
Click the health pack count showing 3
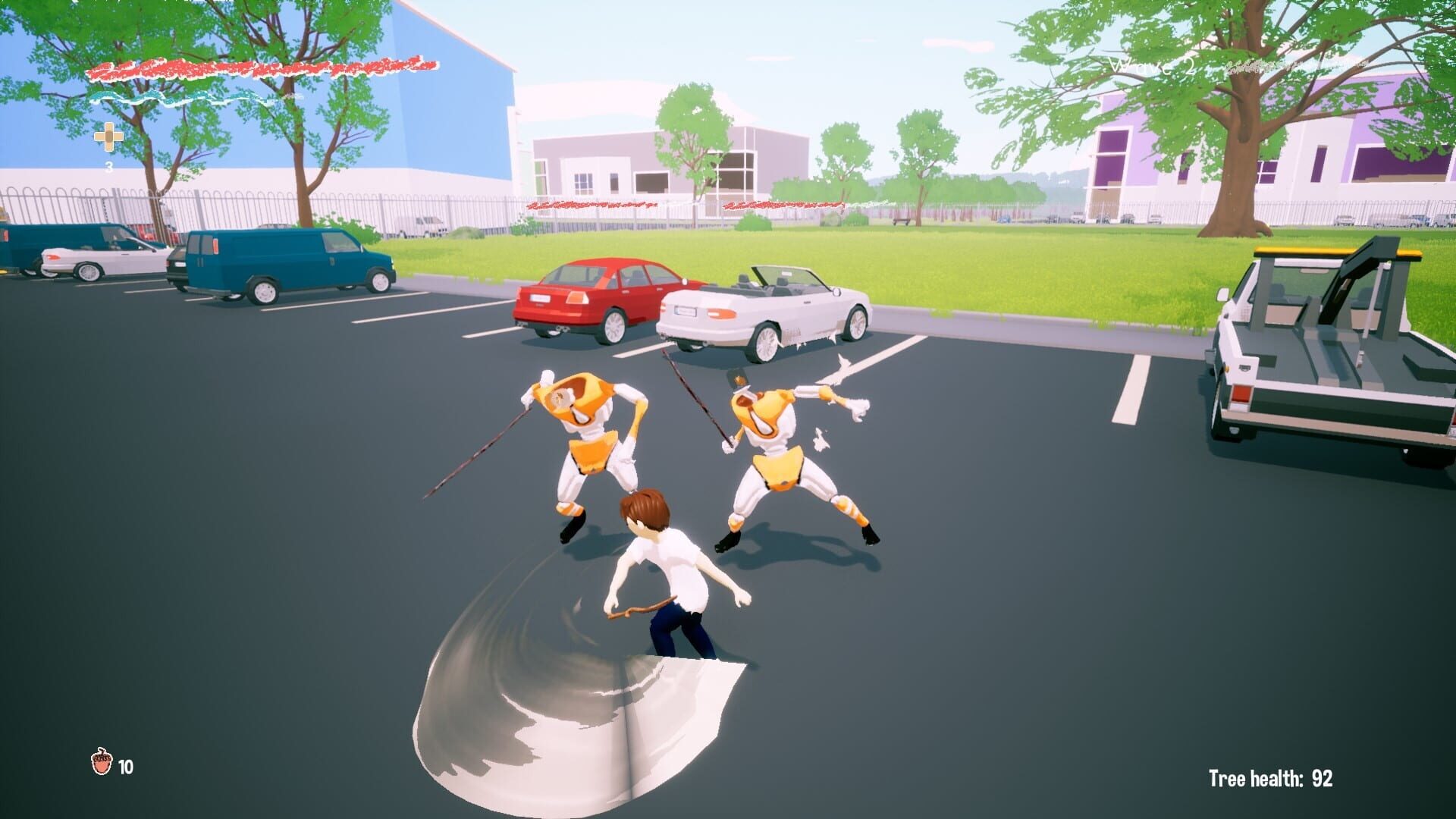click(109, 165)
